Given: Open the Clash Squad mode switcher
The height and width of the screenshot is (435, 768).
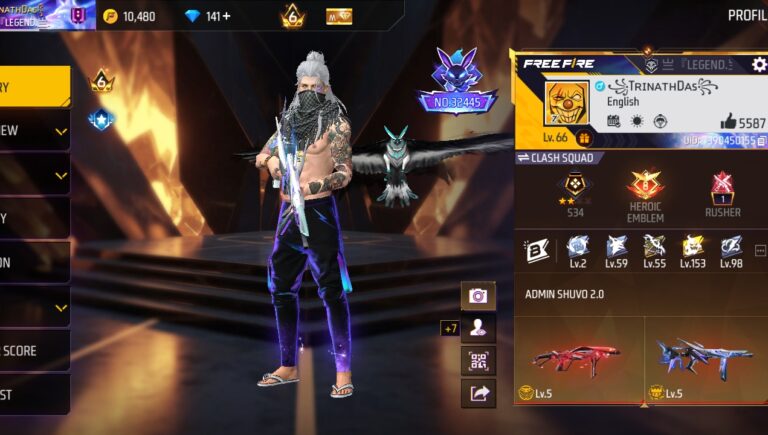Looking at the screenshot, I should click(556, 157).
